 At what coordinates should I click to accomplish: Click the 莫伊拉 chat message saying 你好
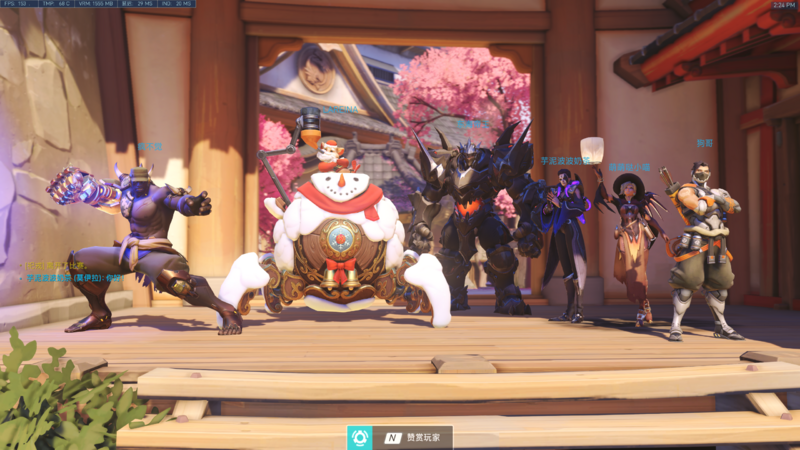(74, 277)
